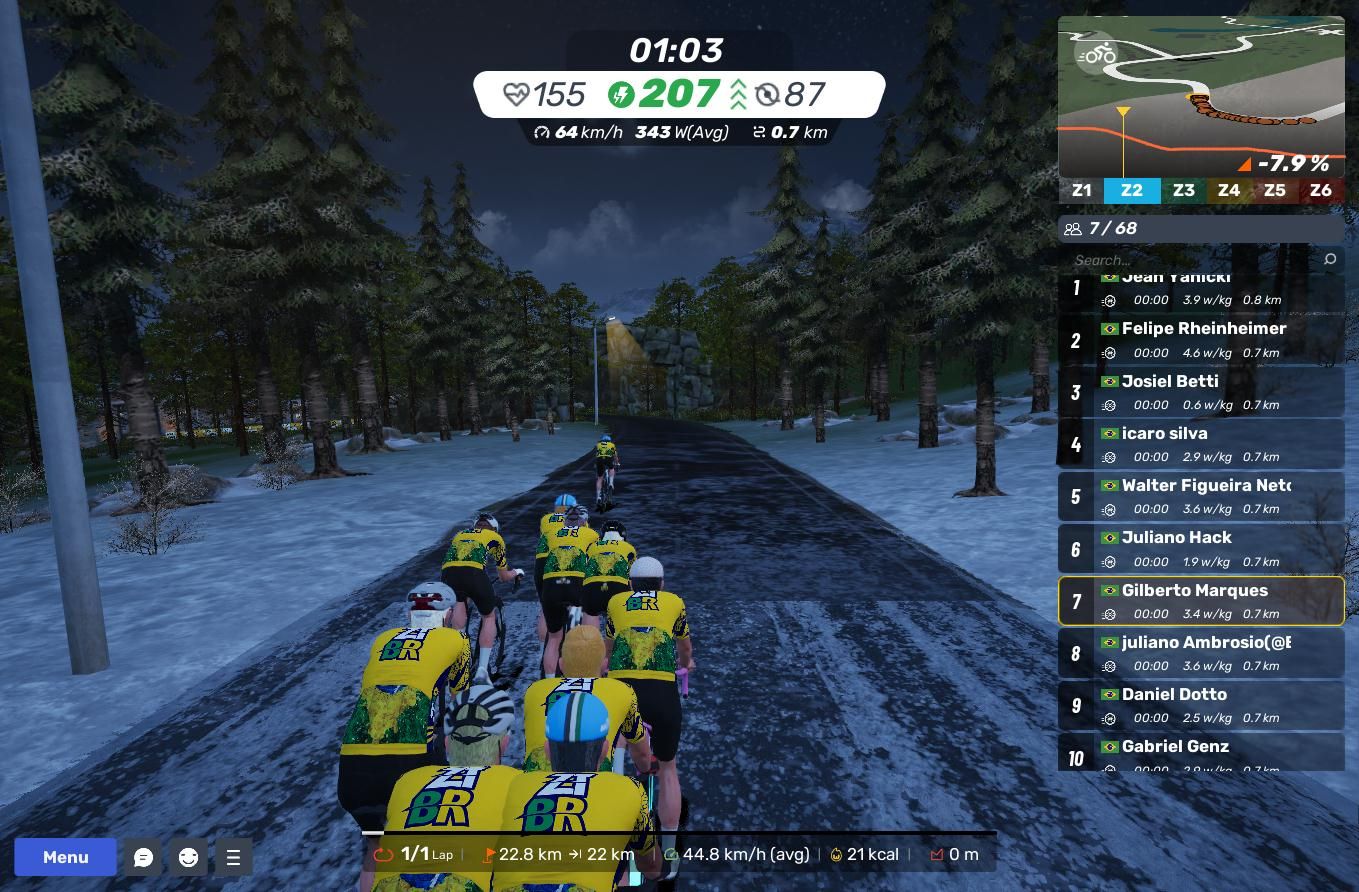Toggle the cyclist view icon on minimap
Viewport: 1359px width, 892px height.
point(1096,53)
